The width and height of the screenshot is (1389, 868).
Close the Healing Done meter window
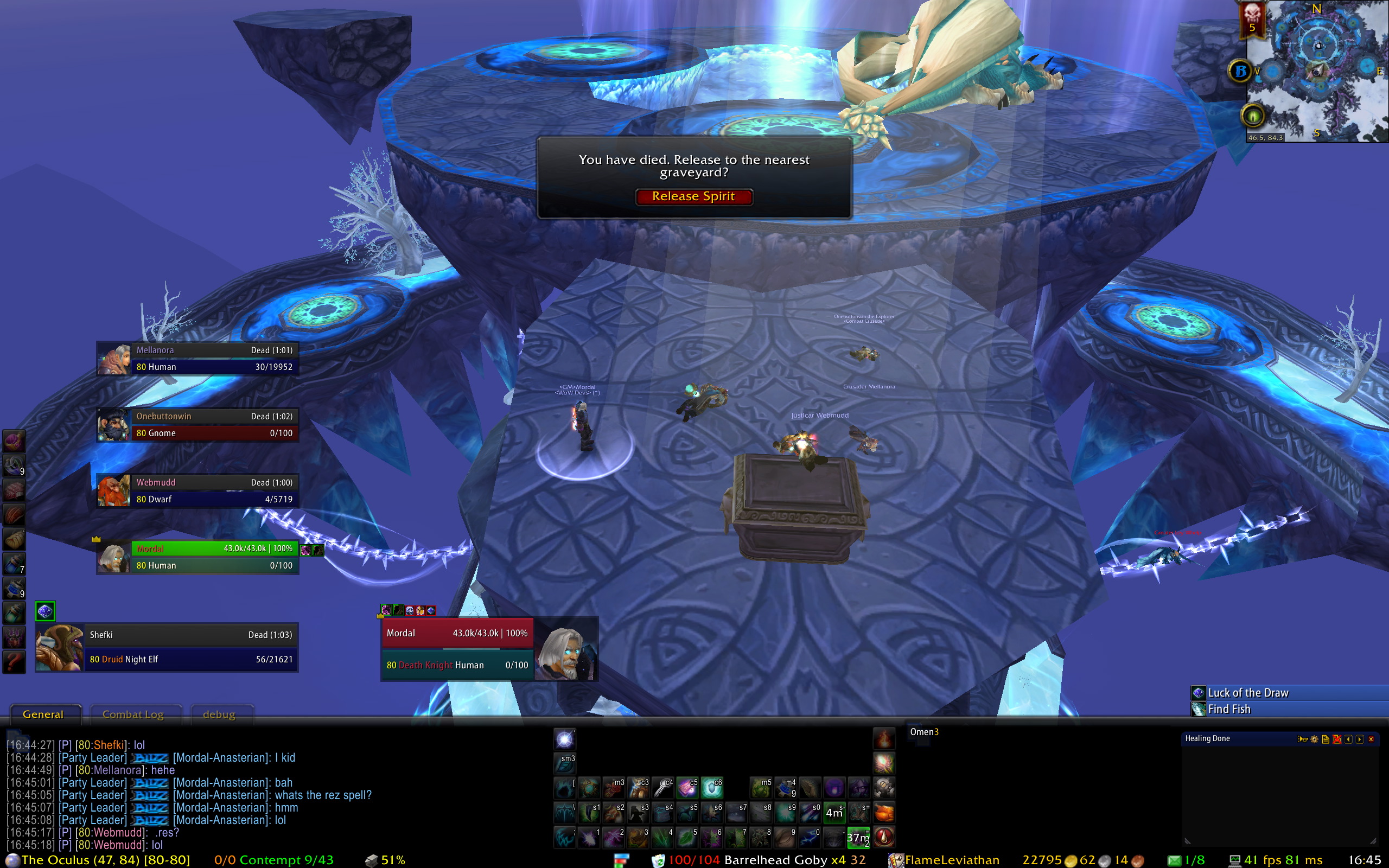pos(1371,739)
